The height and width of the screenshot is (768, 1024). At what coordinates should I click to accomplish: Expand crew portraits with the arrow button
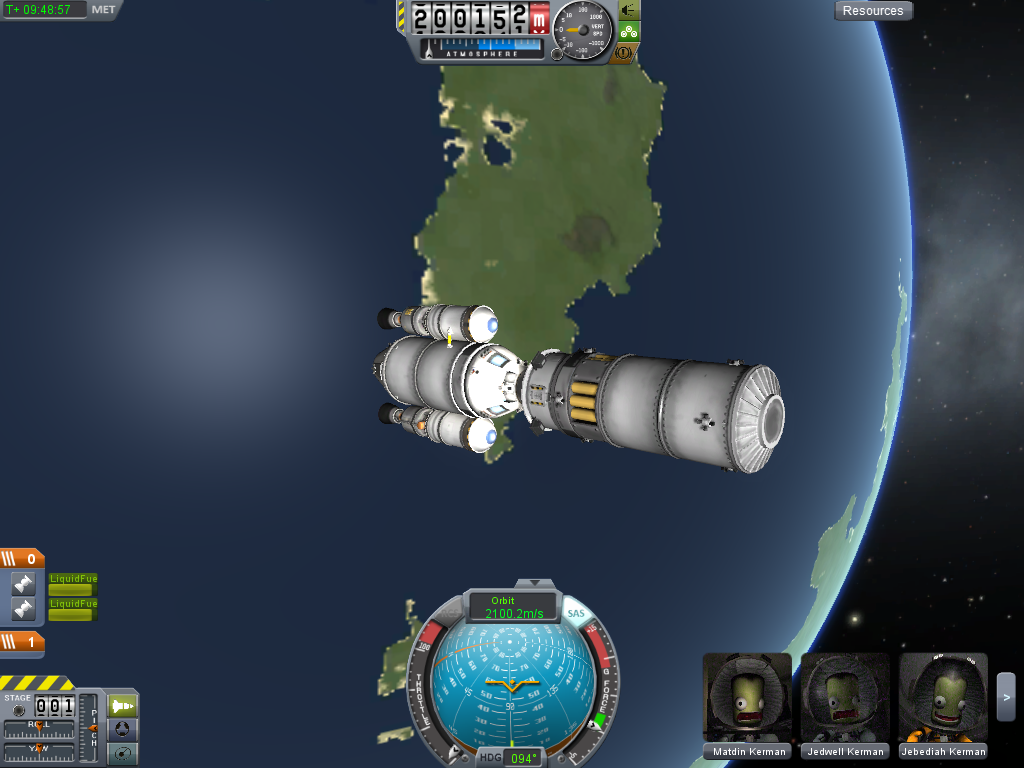point(1006,696)
